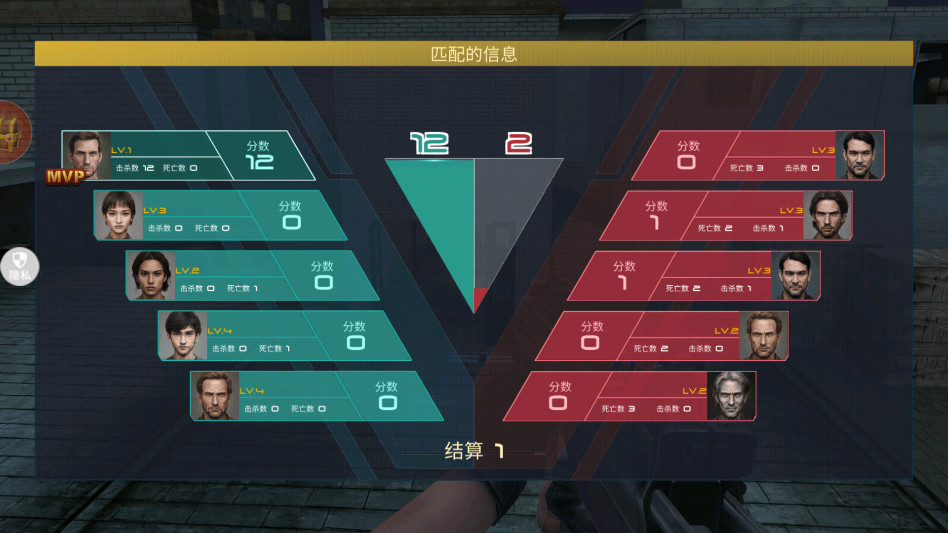Click the 结算 settlement button
948x533 pixels.
pos(474,451)
